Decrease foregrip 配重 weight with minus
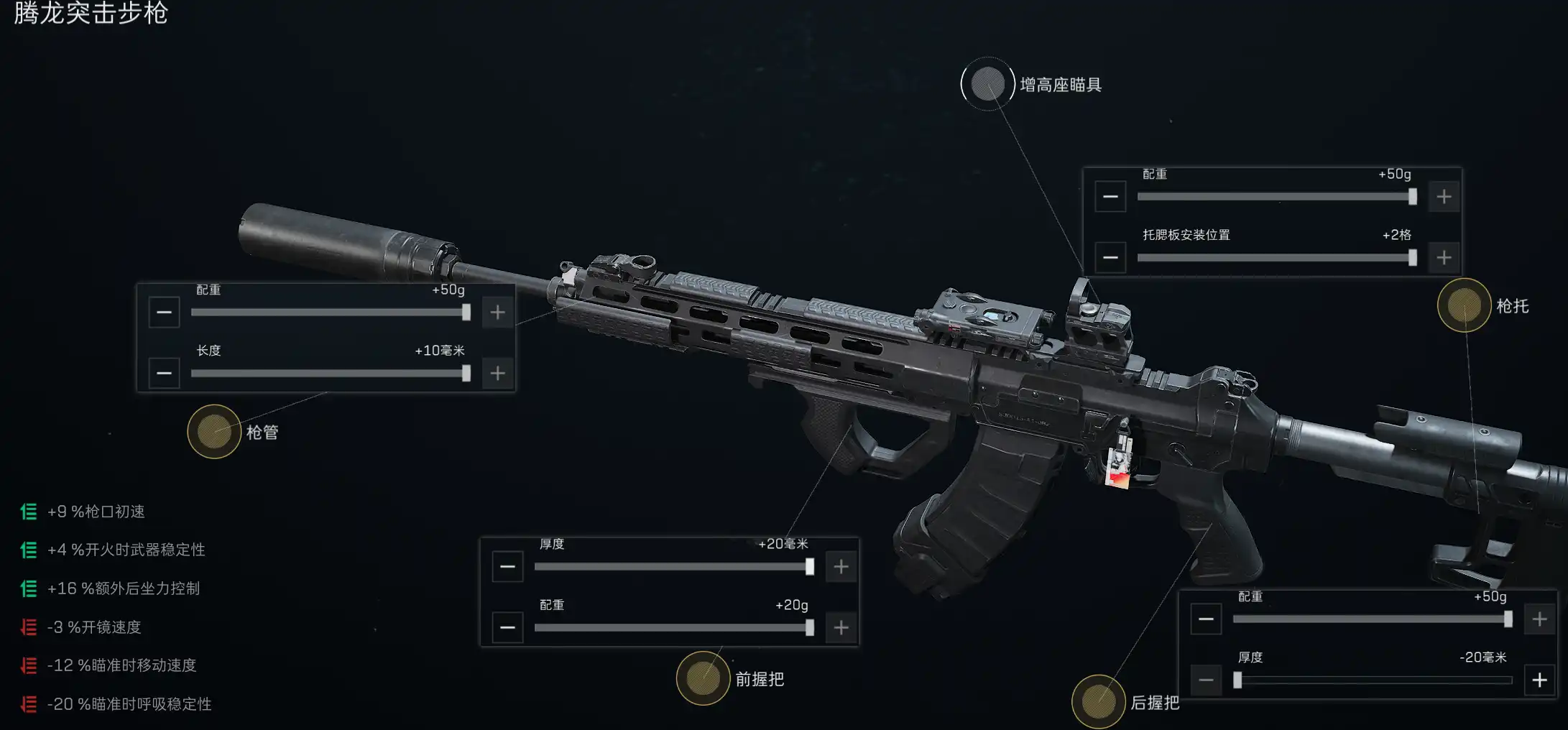The image size is (1568, 730). coord(507,628)
